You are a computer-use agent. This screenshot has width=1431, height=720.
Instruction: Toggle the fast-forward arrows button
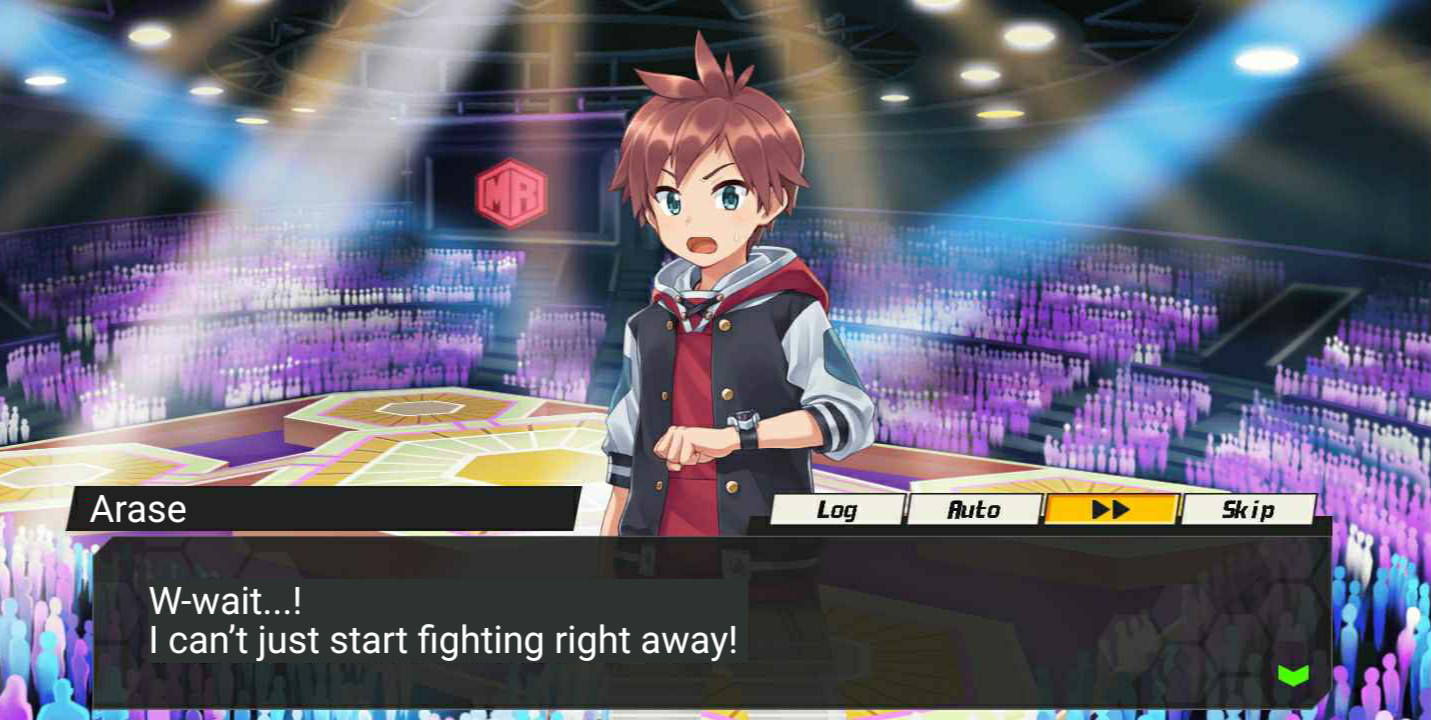(1111, 510)
